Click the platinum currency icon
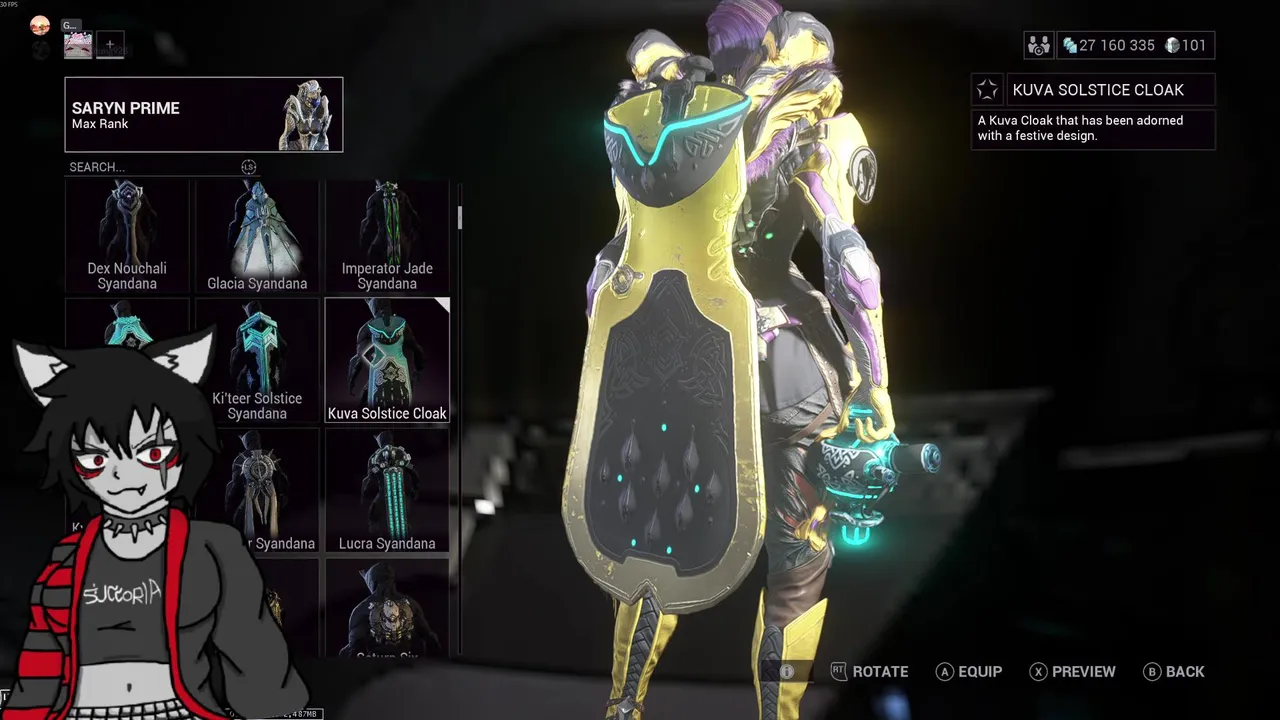 1172,45
